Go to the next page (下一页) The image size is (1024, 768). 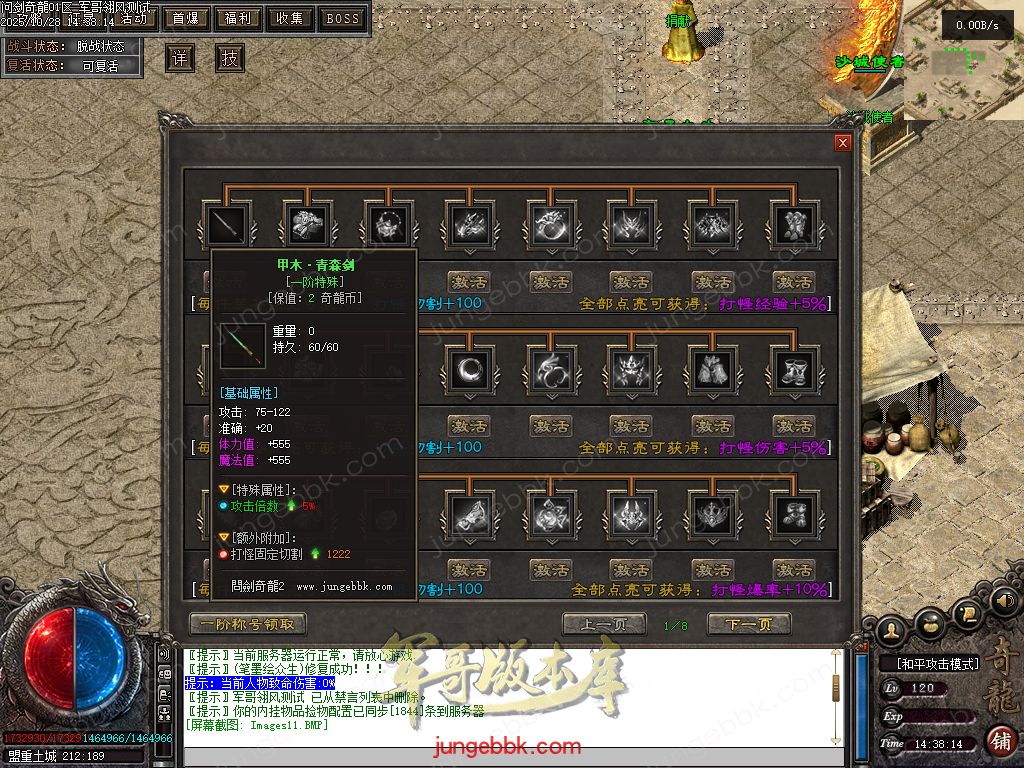tap(749, 624)
